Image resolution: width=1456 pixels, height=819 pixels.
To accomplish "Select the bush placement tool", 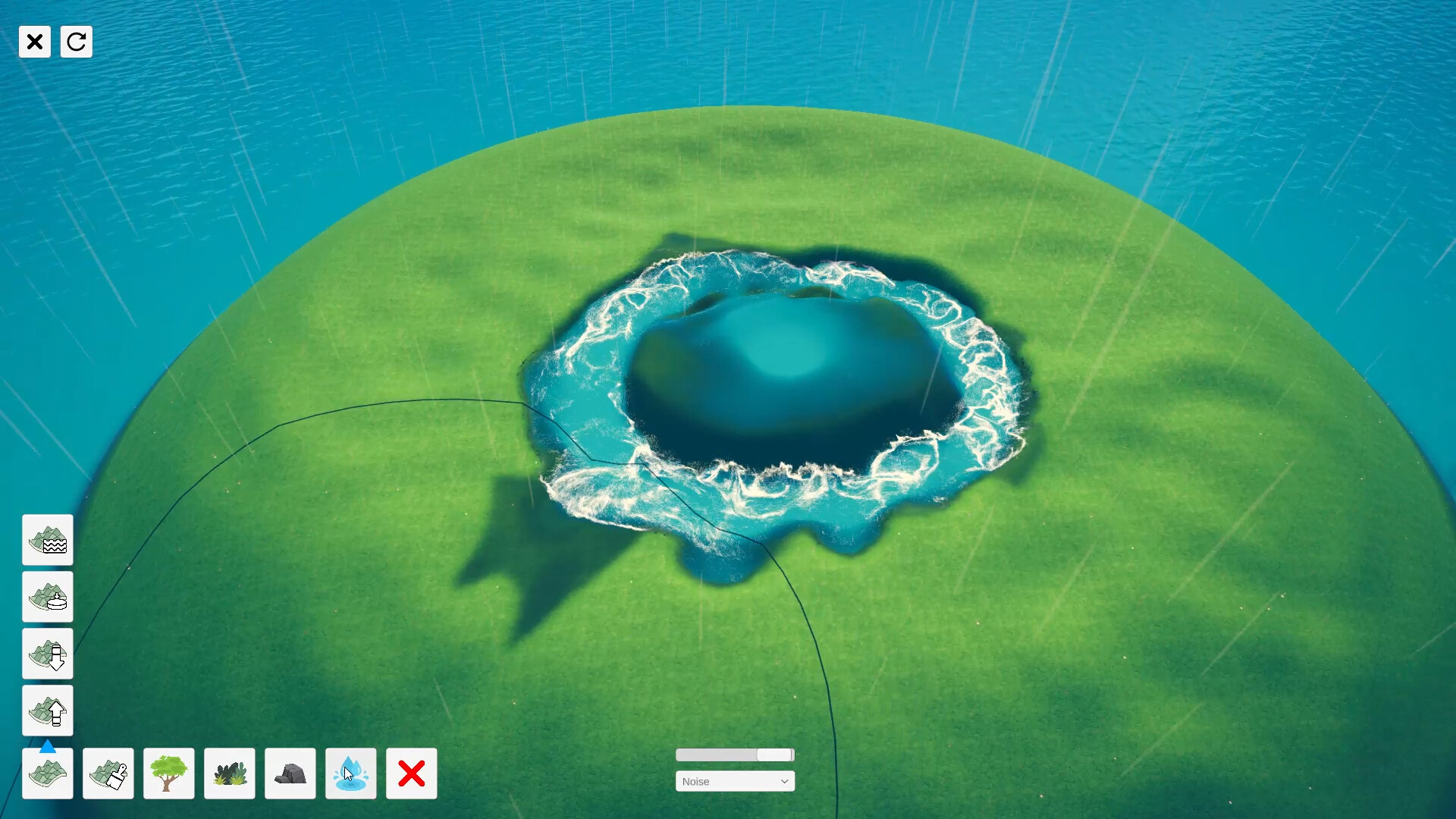I will pos(229,773).
